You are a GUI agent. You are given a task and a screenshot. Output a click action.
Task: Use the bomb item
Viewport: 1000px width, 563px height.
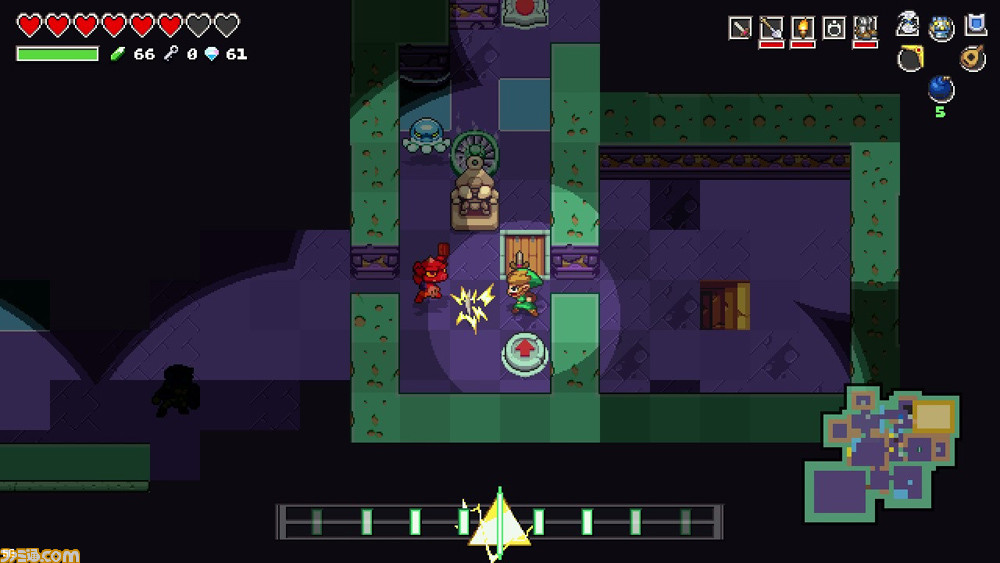coord(940,90)
